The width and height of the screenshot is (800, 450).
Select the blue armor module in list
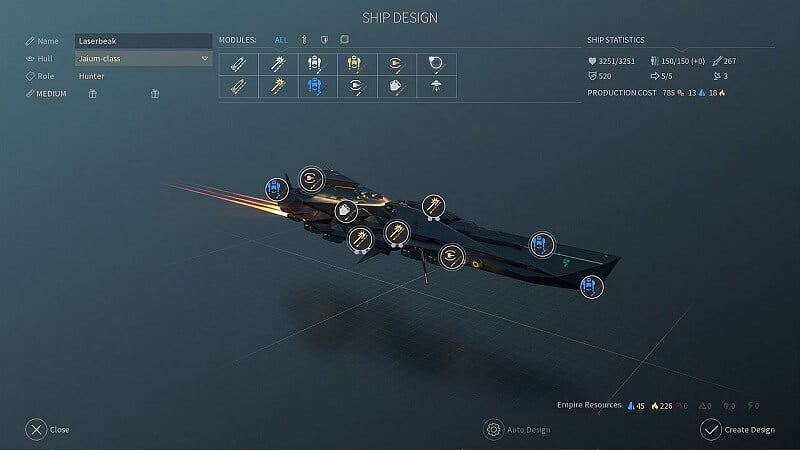pos(316,87)
